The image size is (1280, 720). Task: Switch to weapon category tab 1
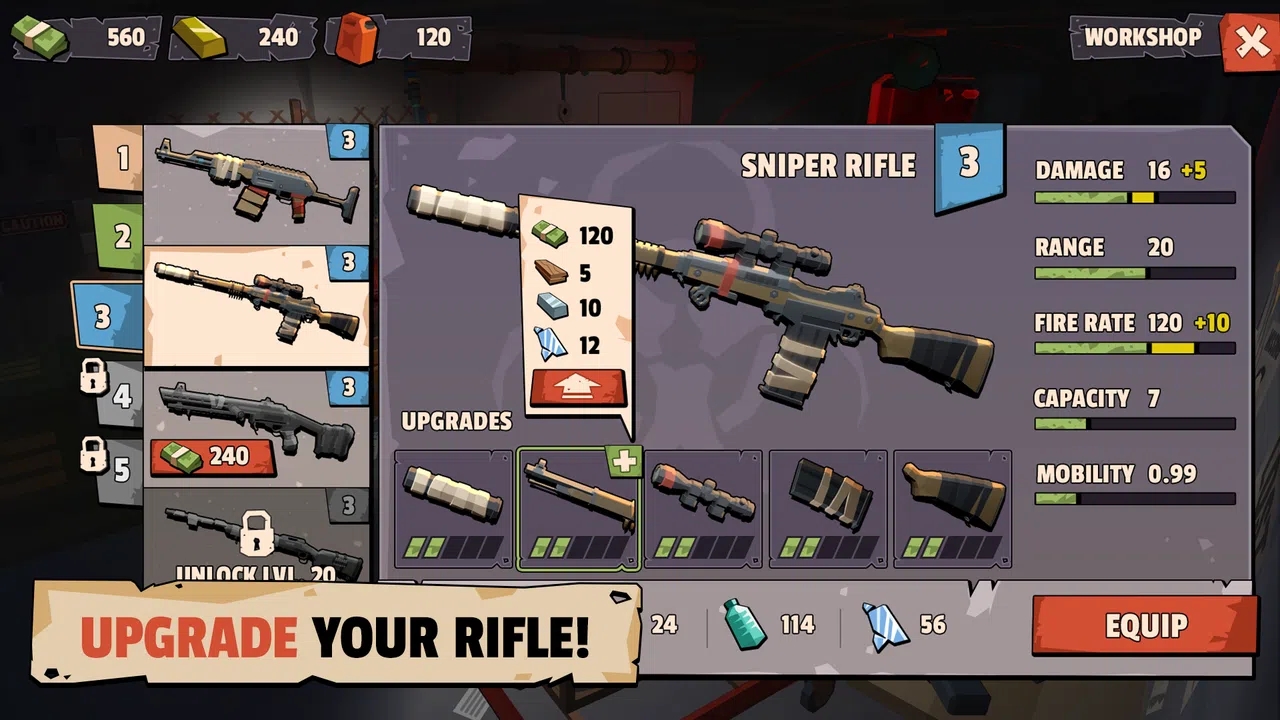click(120, 158)
